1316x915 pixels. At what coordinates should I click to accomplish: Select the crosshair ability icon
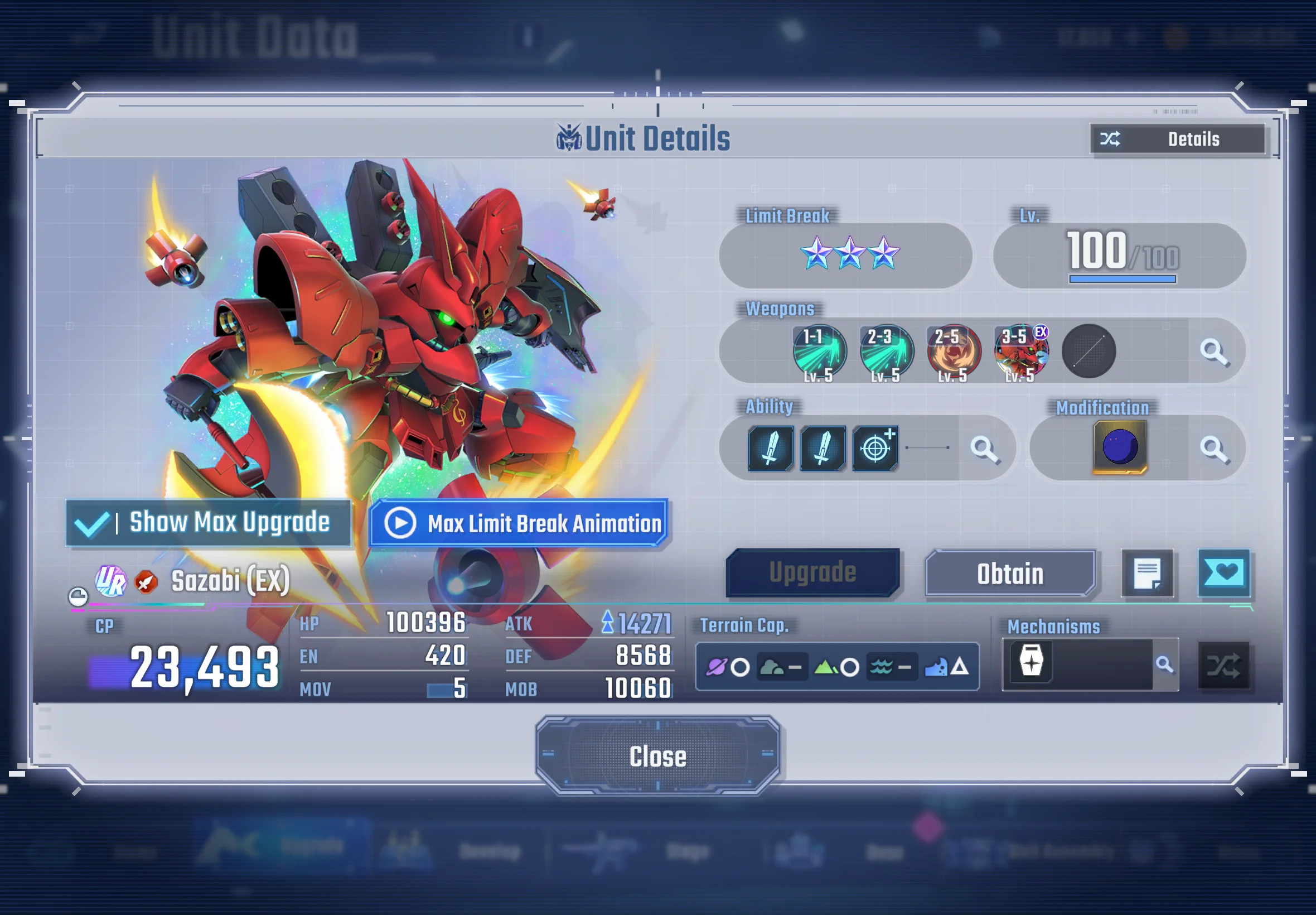point(875,449)
